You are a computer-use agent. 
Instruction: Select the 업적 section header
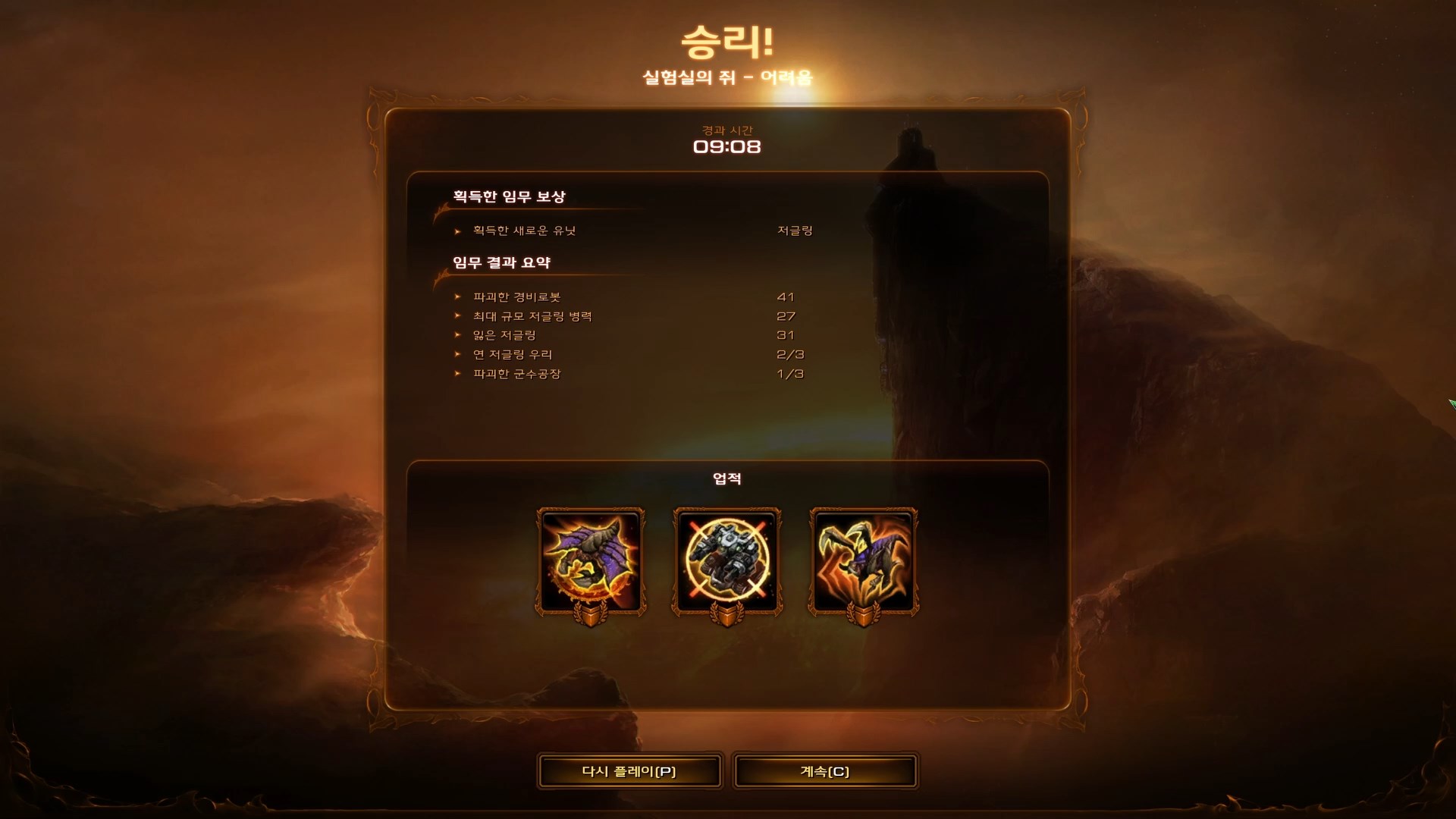(x=727, y=478)
